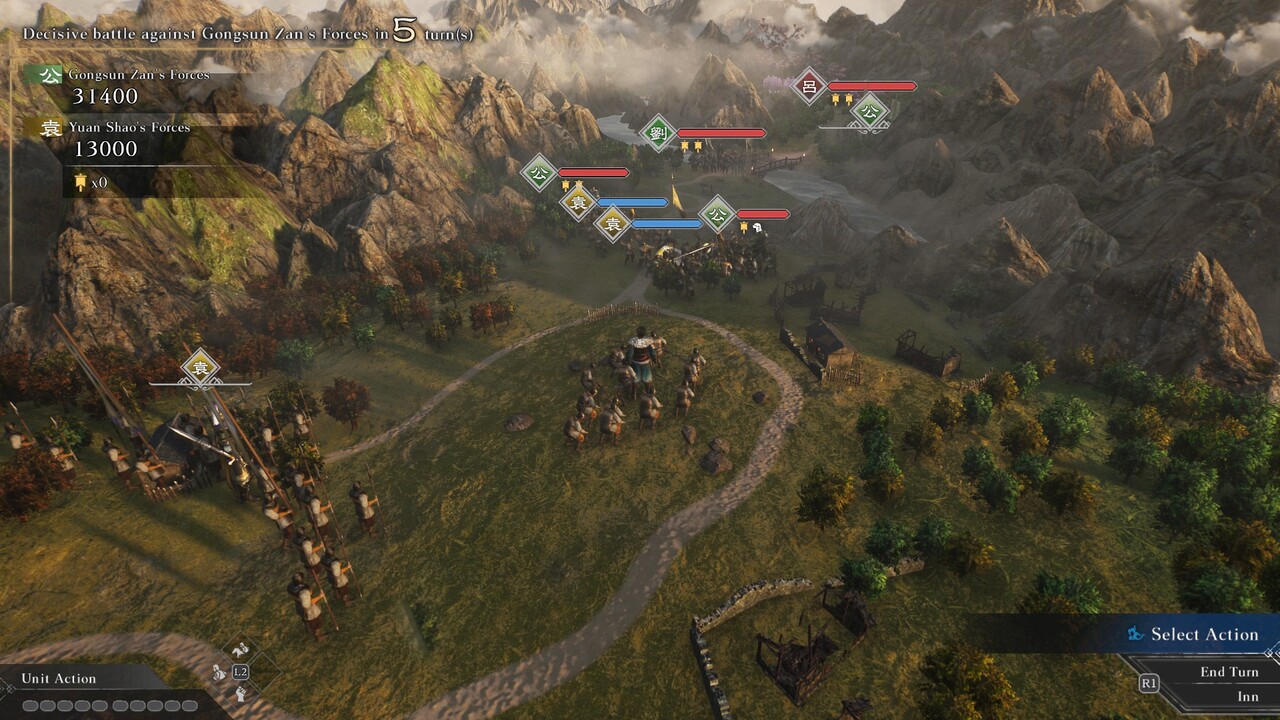The height and width of the screenshot is (720, 1280).
Task: Select the 公 marker lacking a health bar
Action: 869,111
